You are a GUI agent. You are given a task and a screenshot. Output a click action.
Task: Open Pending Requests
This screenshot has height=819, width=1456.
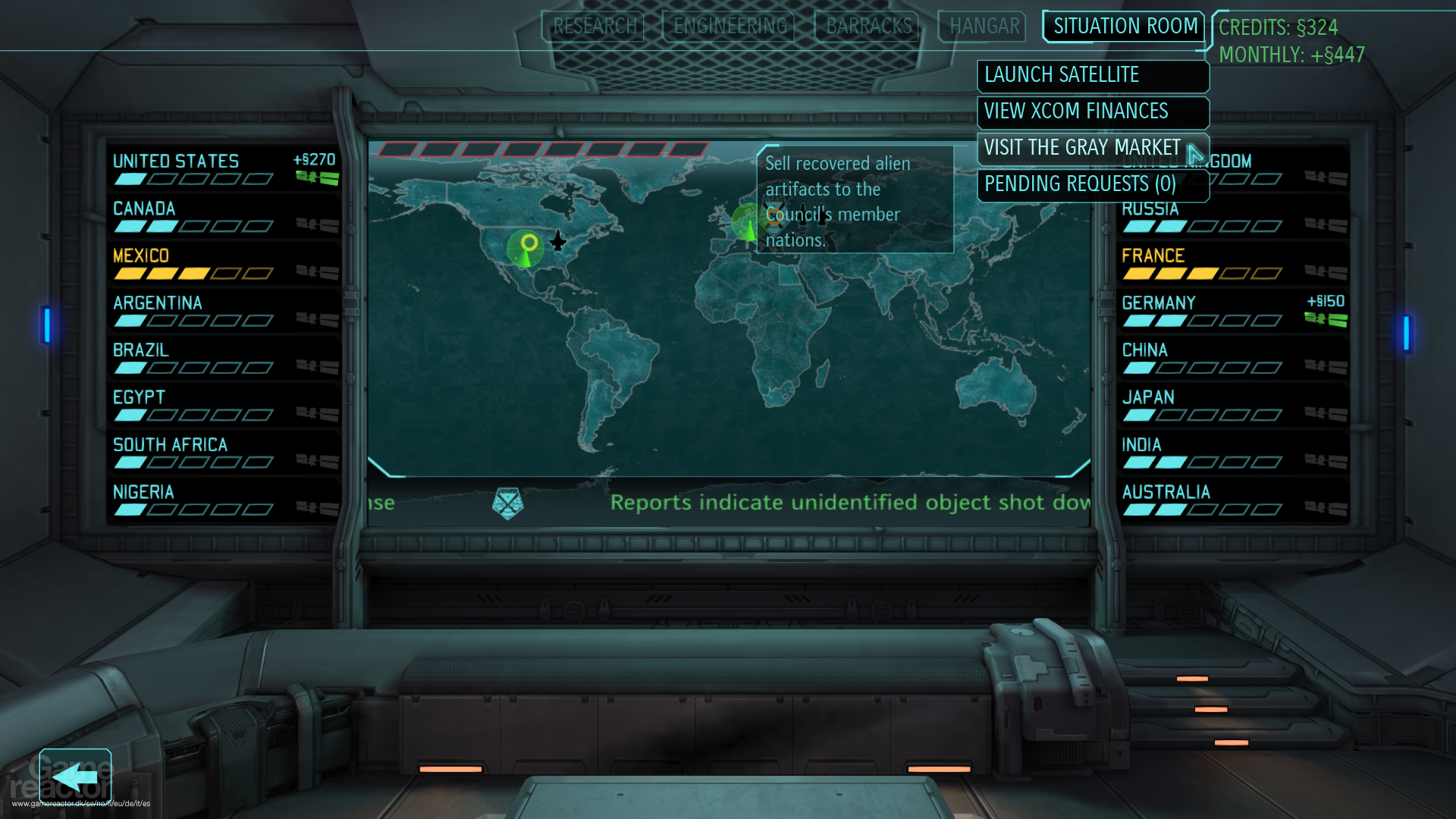click(x=1078, y=184)
